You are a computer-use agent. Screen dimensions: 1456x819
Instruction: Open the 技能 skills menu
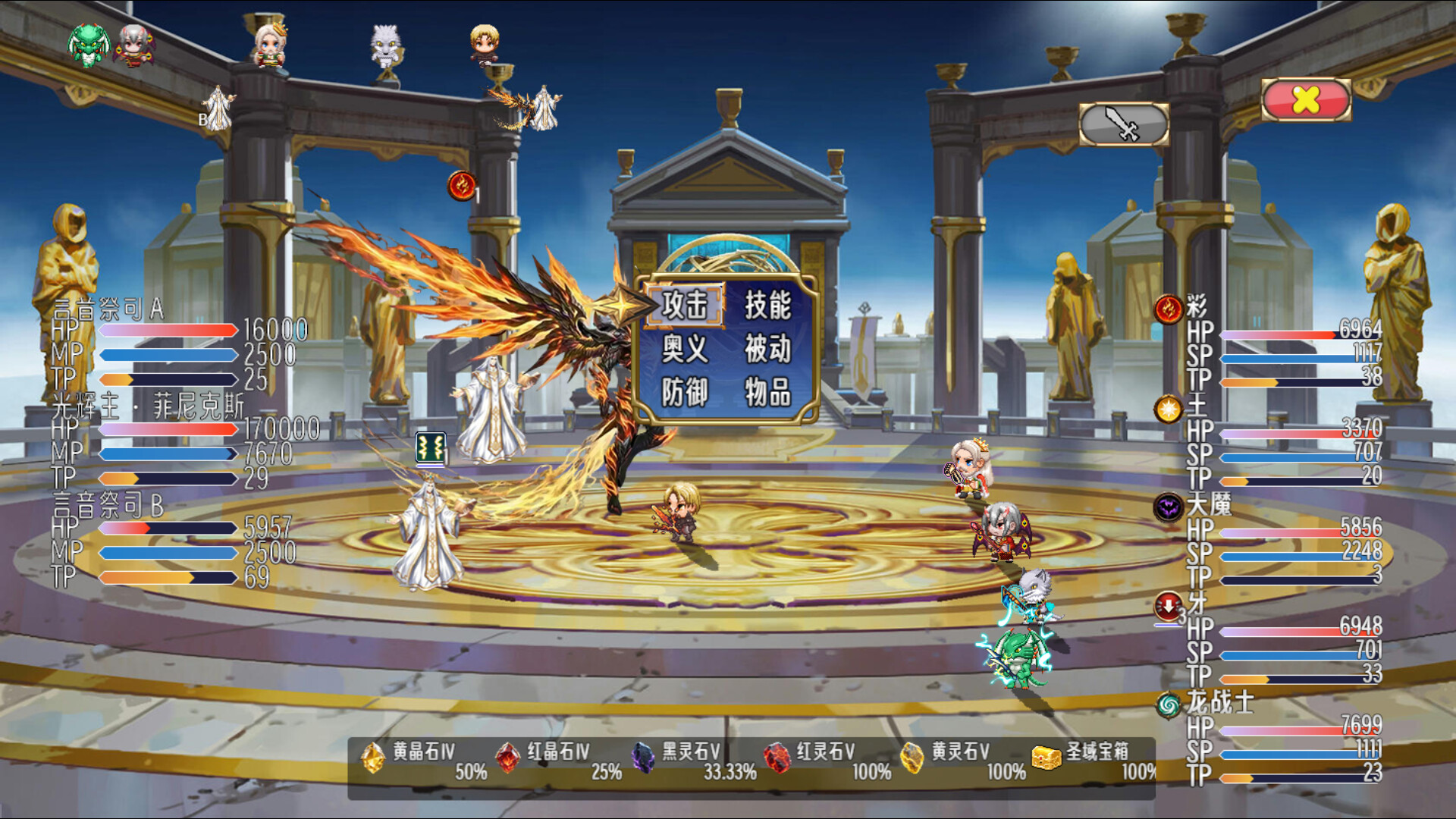tap(767, 306)
